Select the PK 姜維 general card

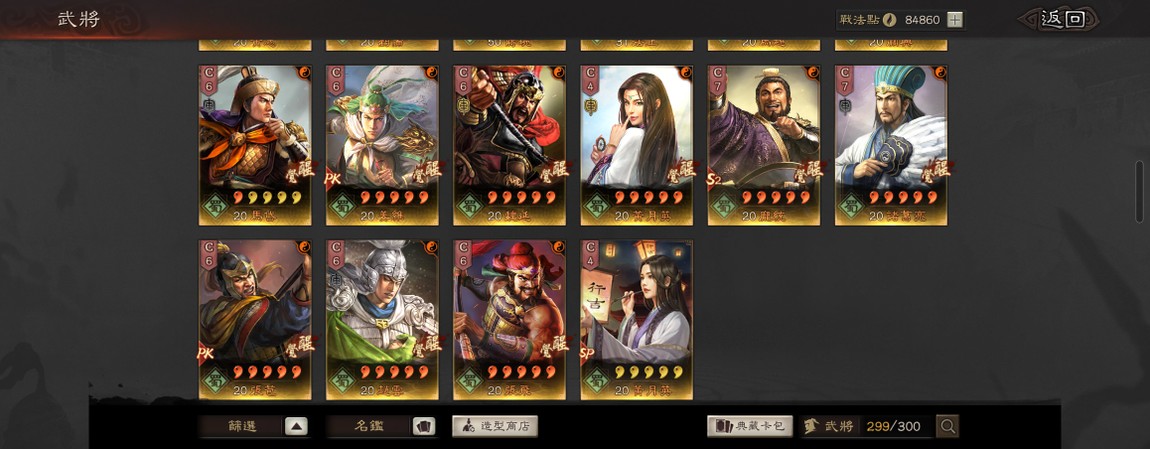(382, 145)
